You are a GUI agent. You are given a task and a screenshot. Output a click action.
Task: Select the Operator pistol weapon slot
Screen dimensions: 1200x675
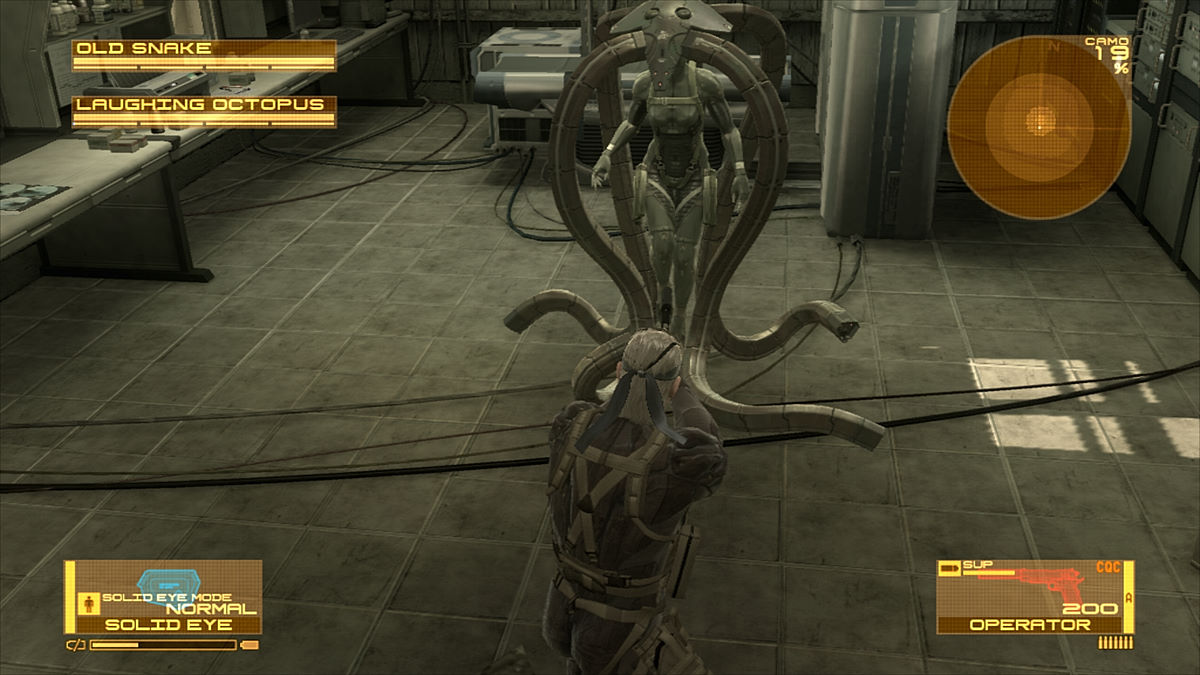pos(1035,597)
